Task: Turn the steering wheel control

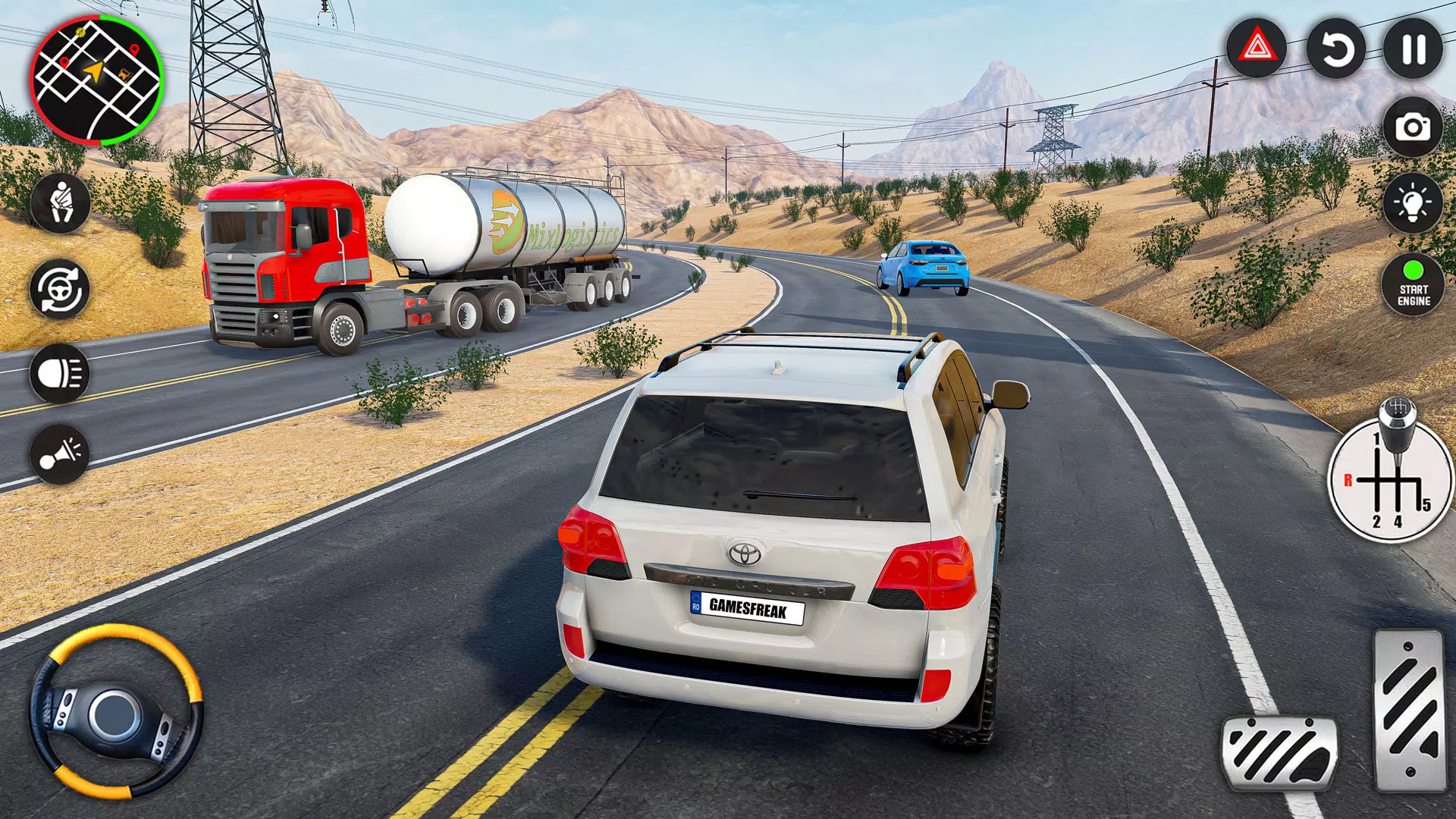Action: pos(116,712)
